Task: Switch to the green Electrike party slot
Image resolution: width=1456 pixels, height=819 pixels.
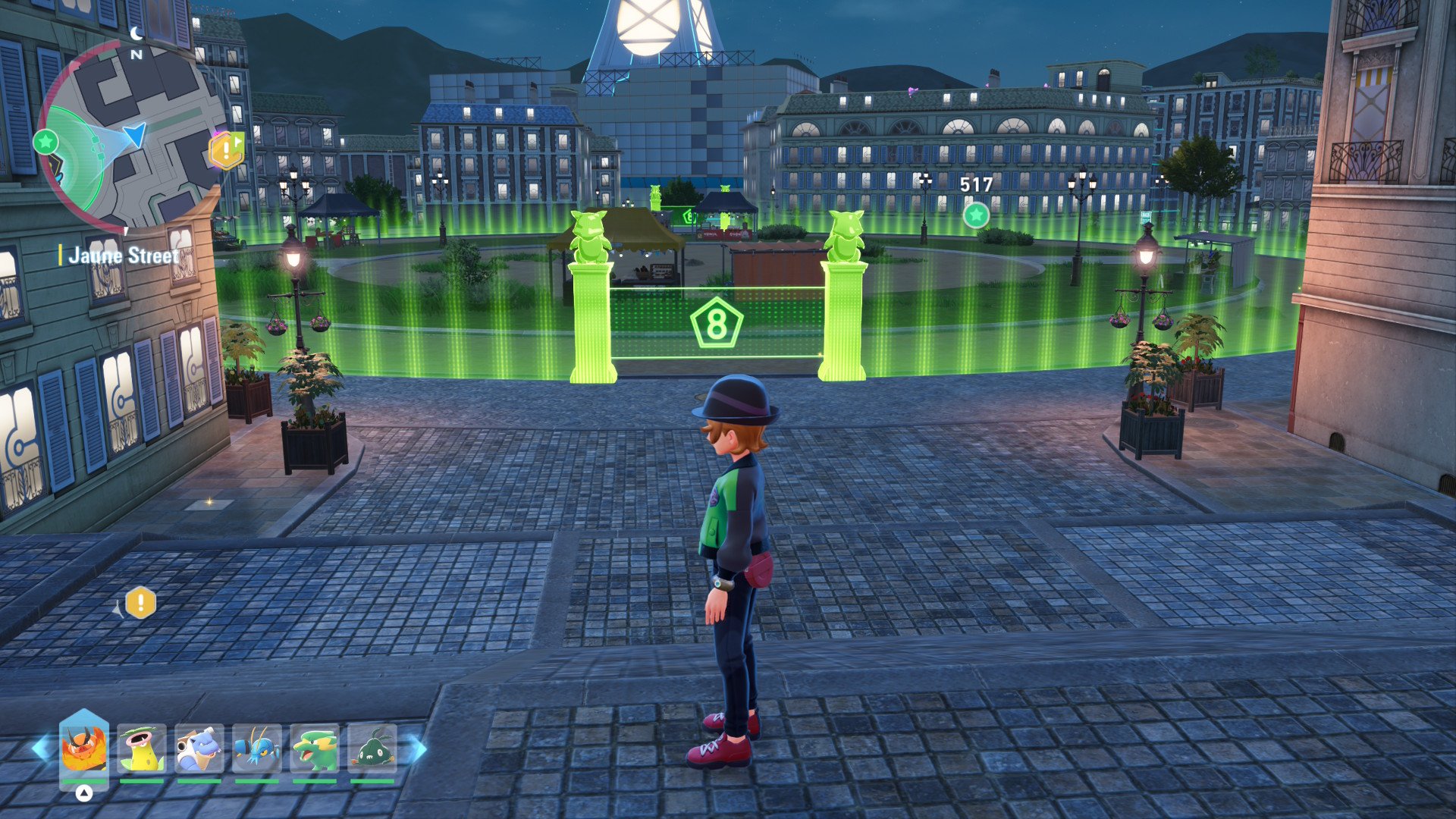Action: (x=315, y=749)
